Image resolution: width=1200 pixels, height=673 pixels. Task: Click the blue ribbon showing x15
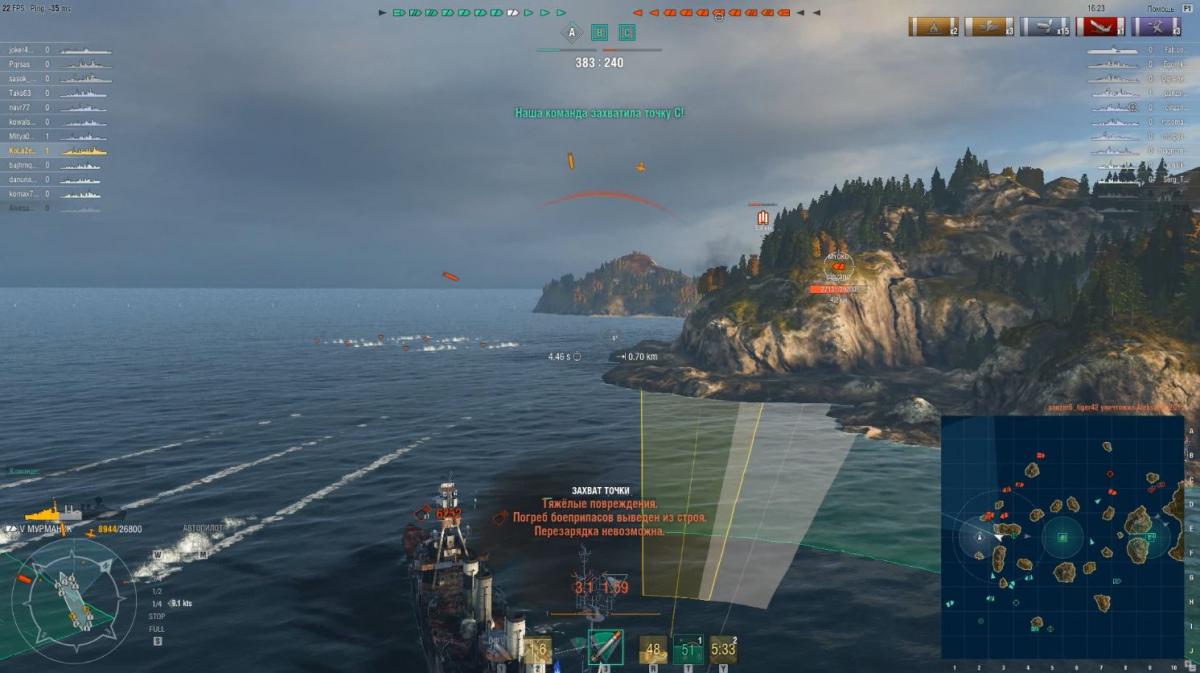click(x=1045, y=26)
